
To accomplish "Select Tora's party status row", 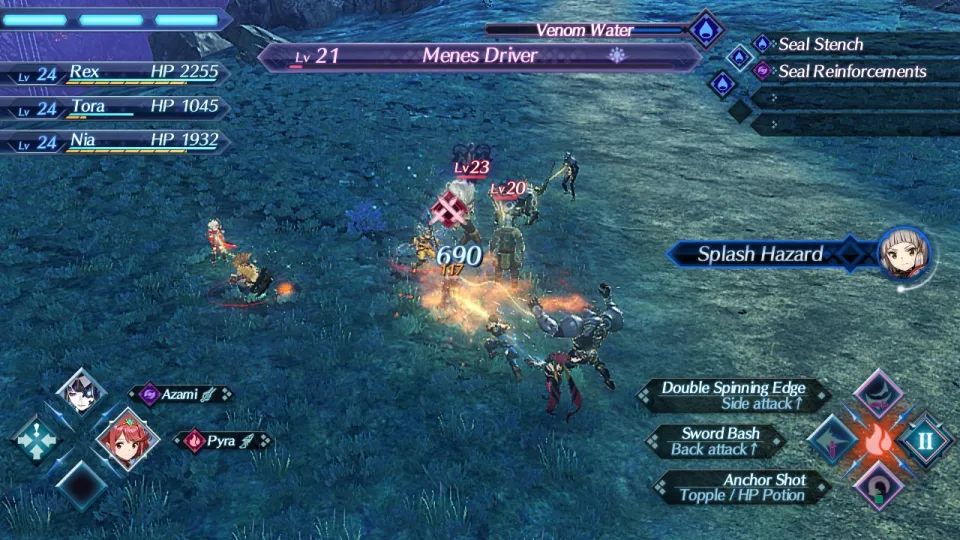I will 115,107.
